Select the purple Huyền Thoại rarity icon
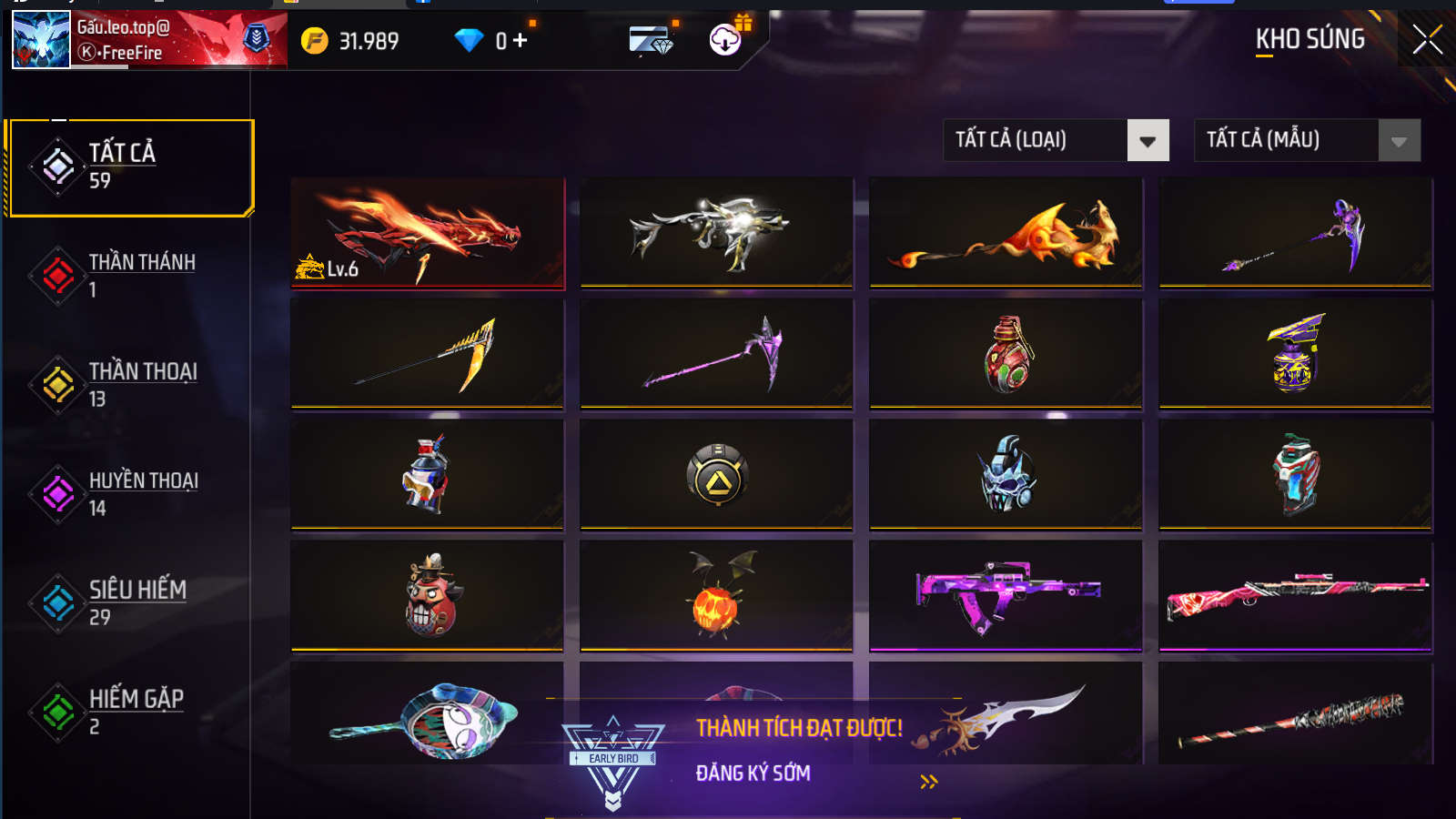The height and width of the screenshot is (819, 1456). 56,491
